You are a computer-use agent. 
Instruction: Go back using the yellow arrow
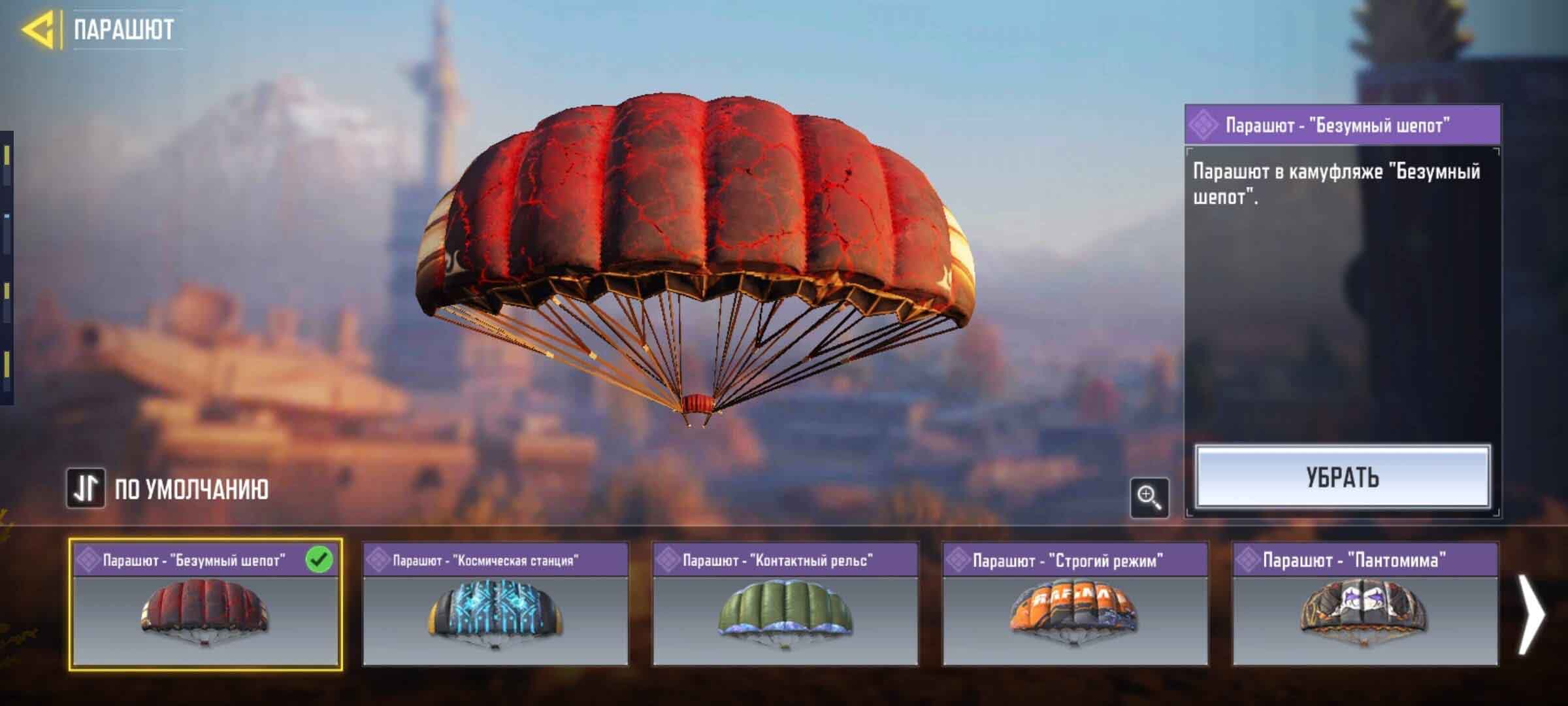click(38, 29)
